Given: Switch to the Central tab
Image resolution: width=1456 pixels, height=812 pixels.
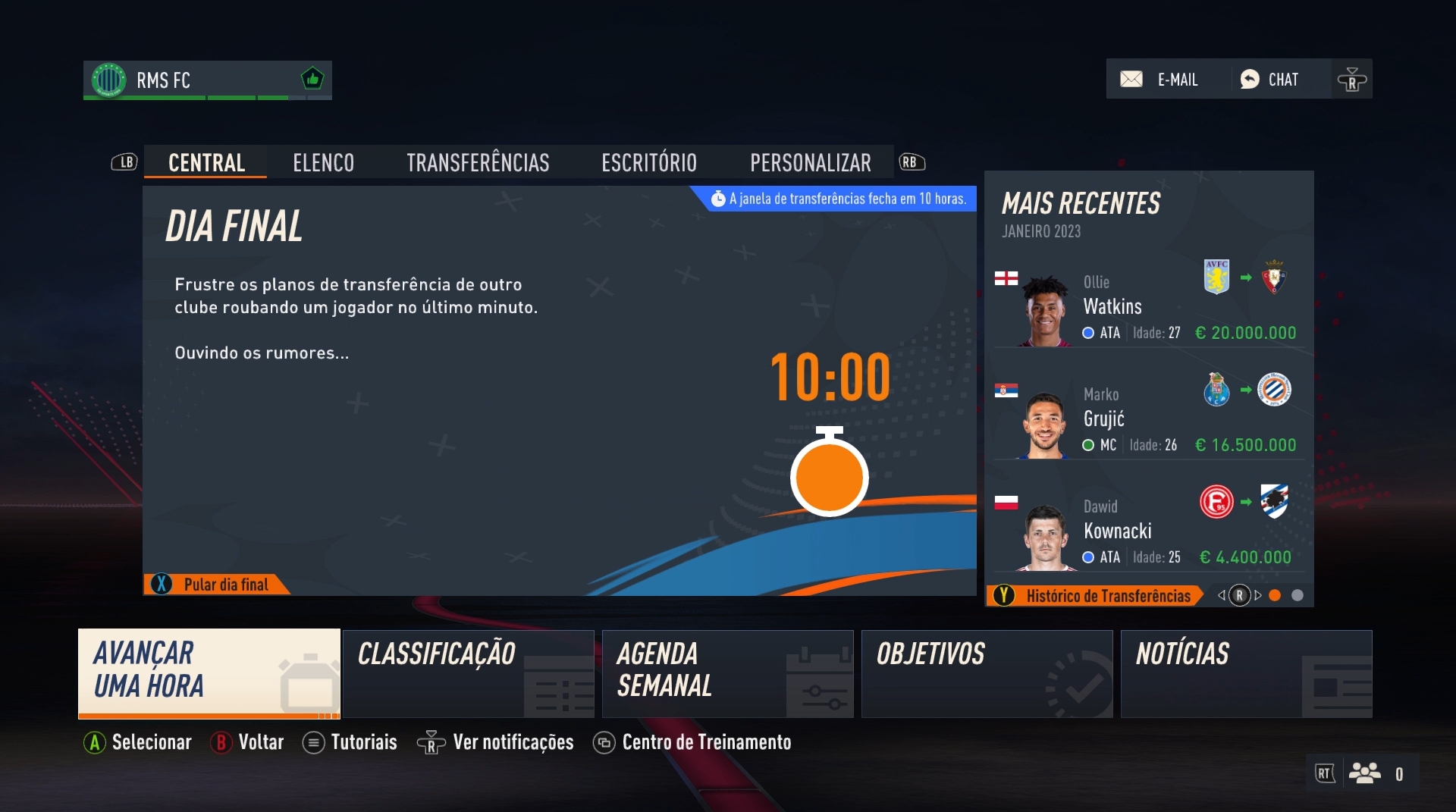Looking at the screenshot, I should coord(206,162).
